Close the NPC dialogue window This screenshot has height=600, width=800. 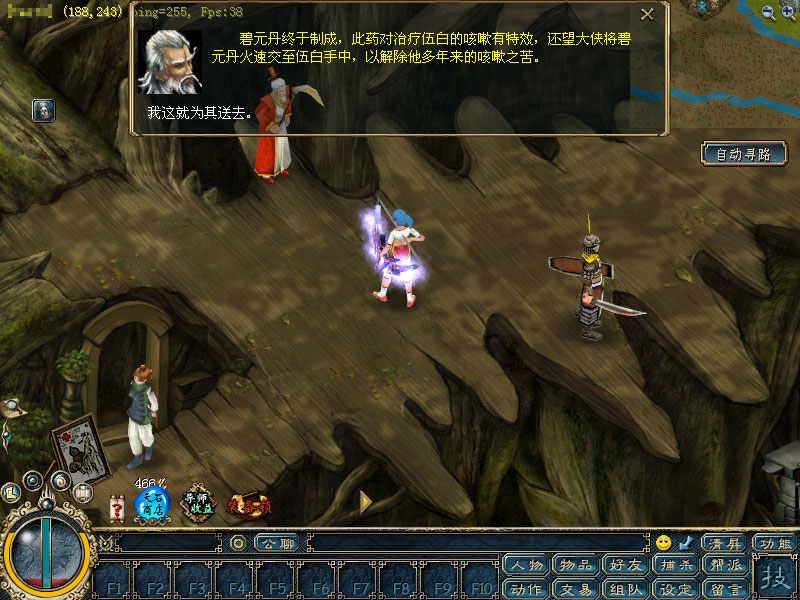(x=647, y=14)
